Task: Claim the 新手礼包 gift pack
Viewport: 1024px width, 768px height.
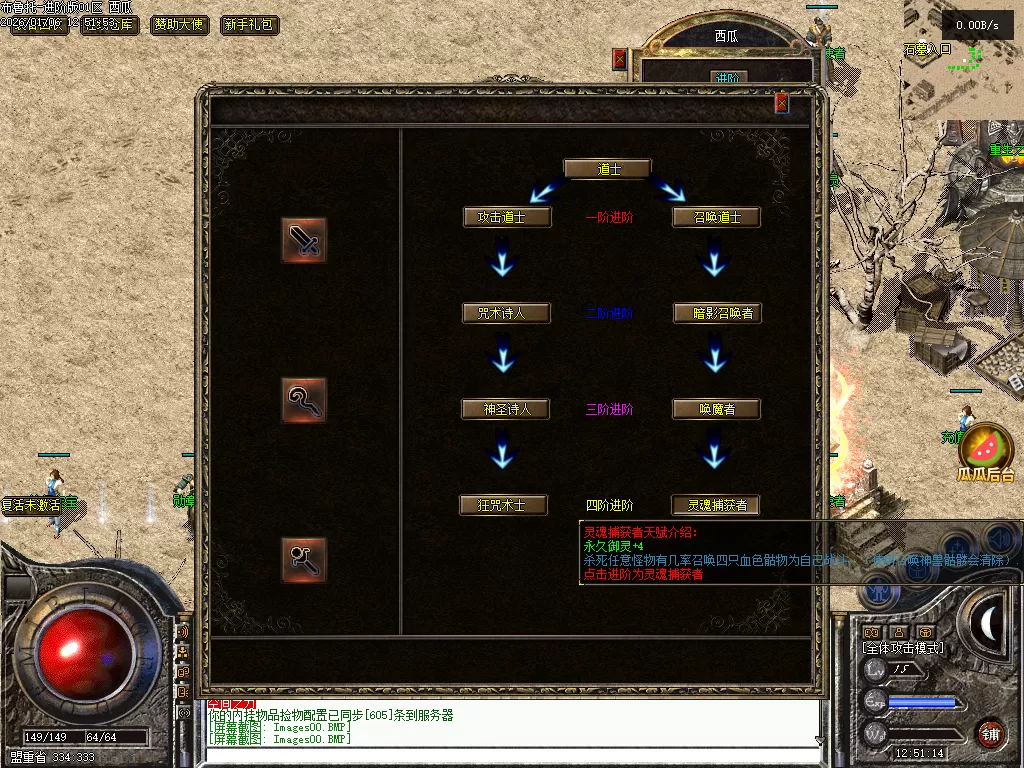Action: tap(249, 25)
